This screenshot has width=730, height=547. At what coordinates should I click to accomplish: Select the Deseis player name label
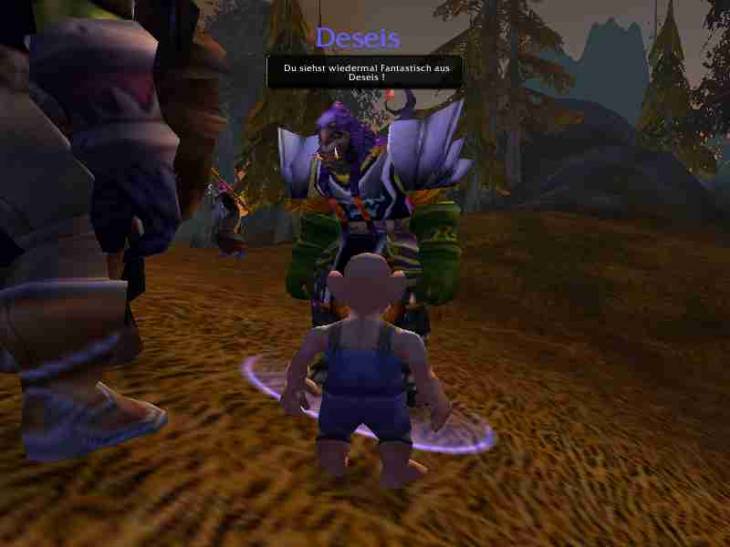pos(357,38)
